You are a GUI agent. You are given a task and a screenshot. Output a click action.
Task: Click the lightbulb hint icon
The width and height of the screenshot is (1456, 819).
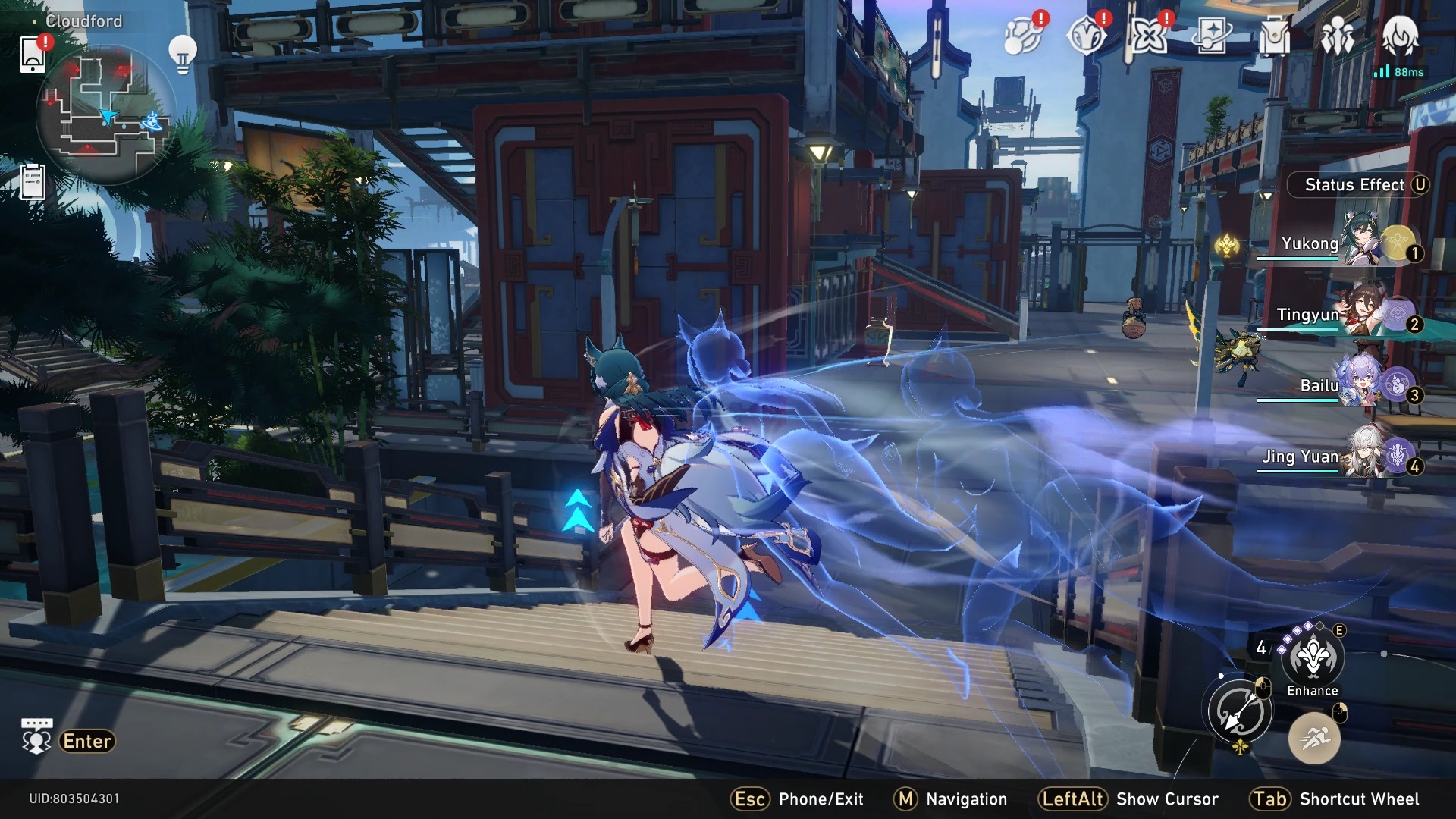click(182, 54)
